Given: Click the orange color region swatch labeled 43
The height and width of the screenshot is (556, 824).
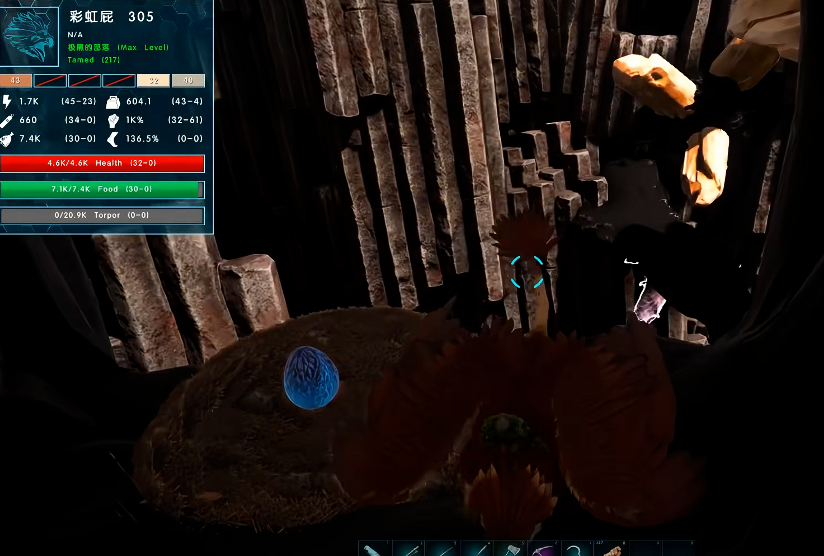Looking at the screenshot, I should (16, 81).
